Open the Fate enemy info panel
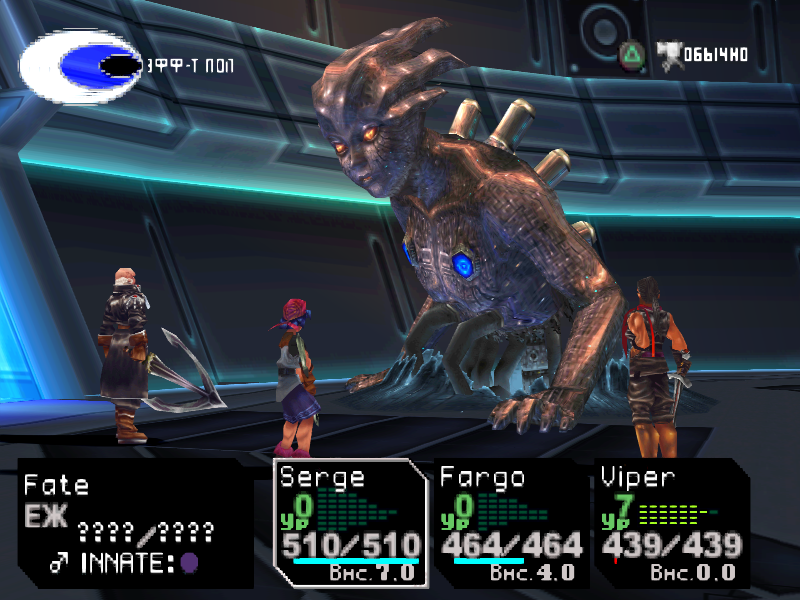This screenshot has width=800, height=600. pyautogui.click(x=134, y=524)
